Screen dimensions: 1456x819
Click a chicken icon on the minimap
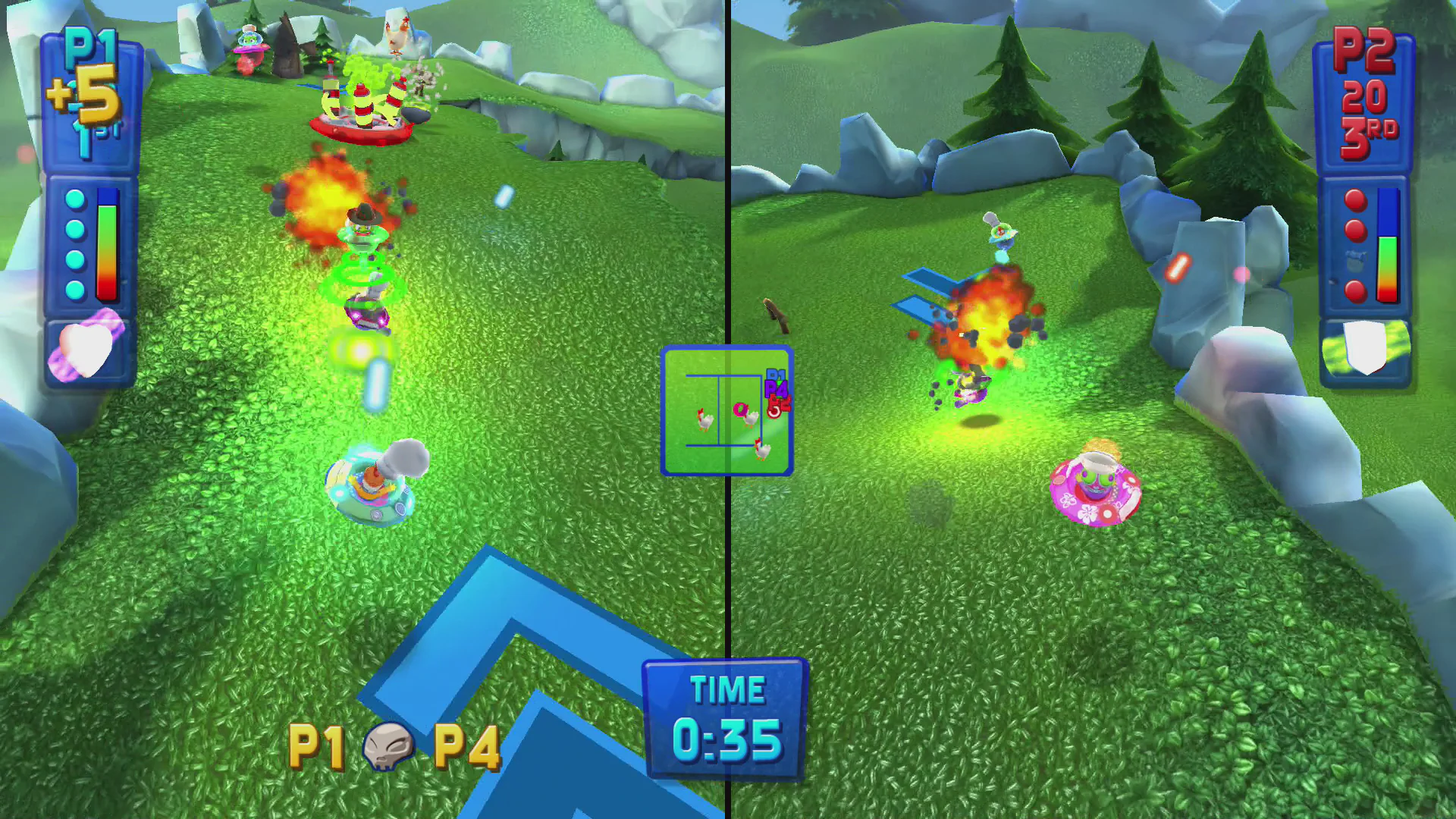pyautogui.click(x=705, y=421)
